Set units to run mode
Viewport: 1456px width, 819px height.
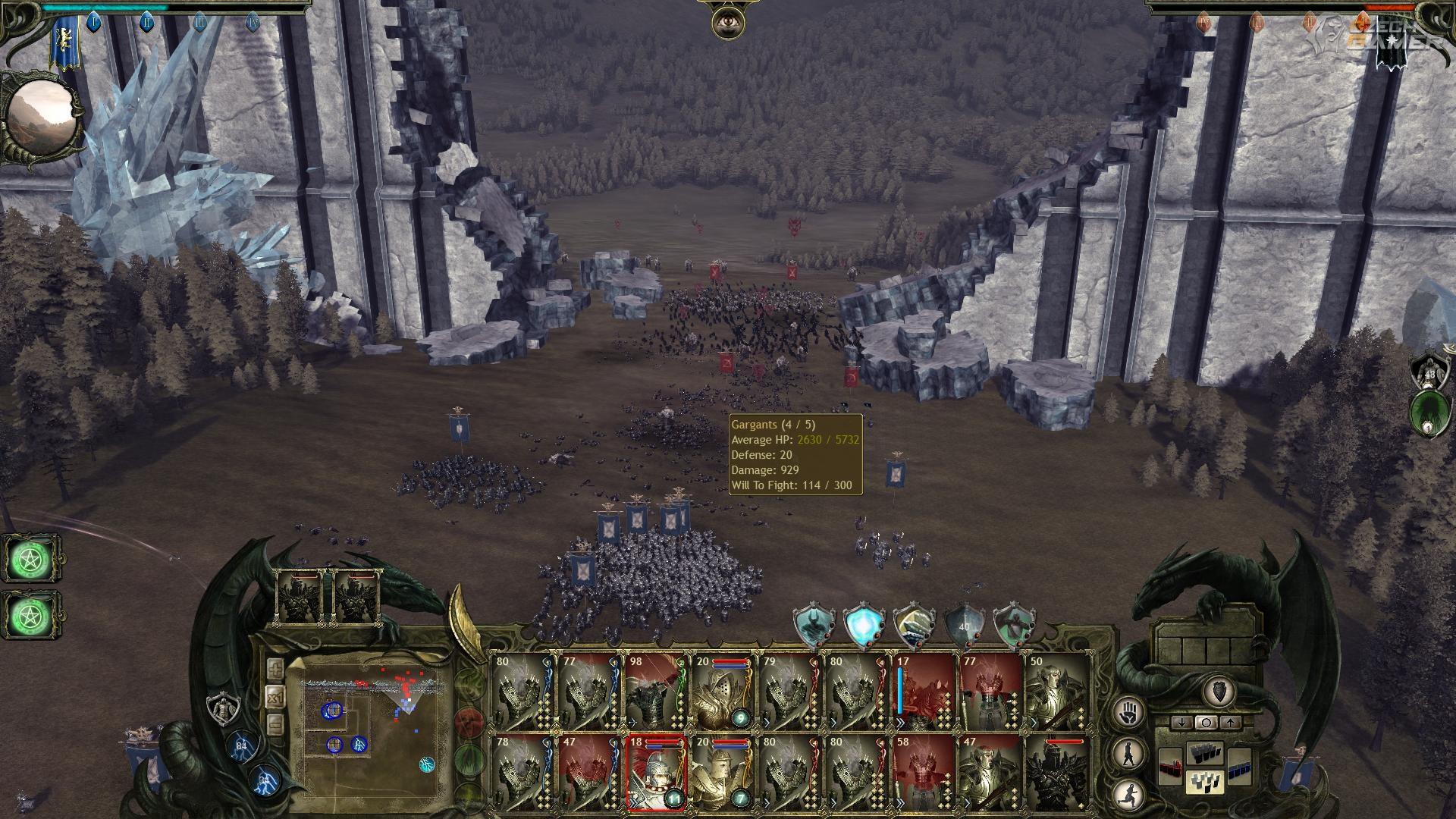(x=1129, y=793)
